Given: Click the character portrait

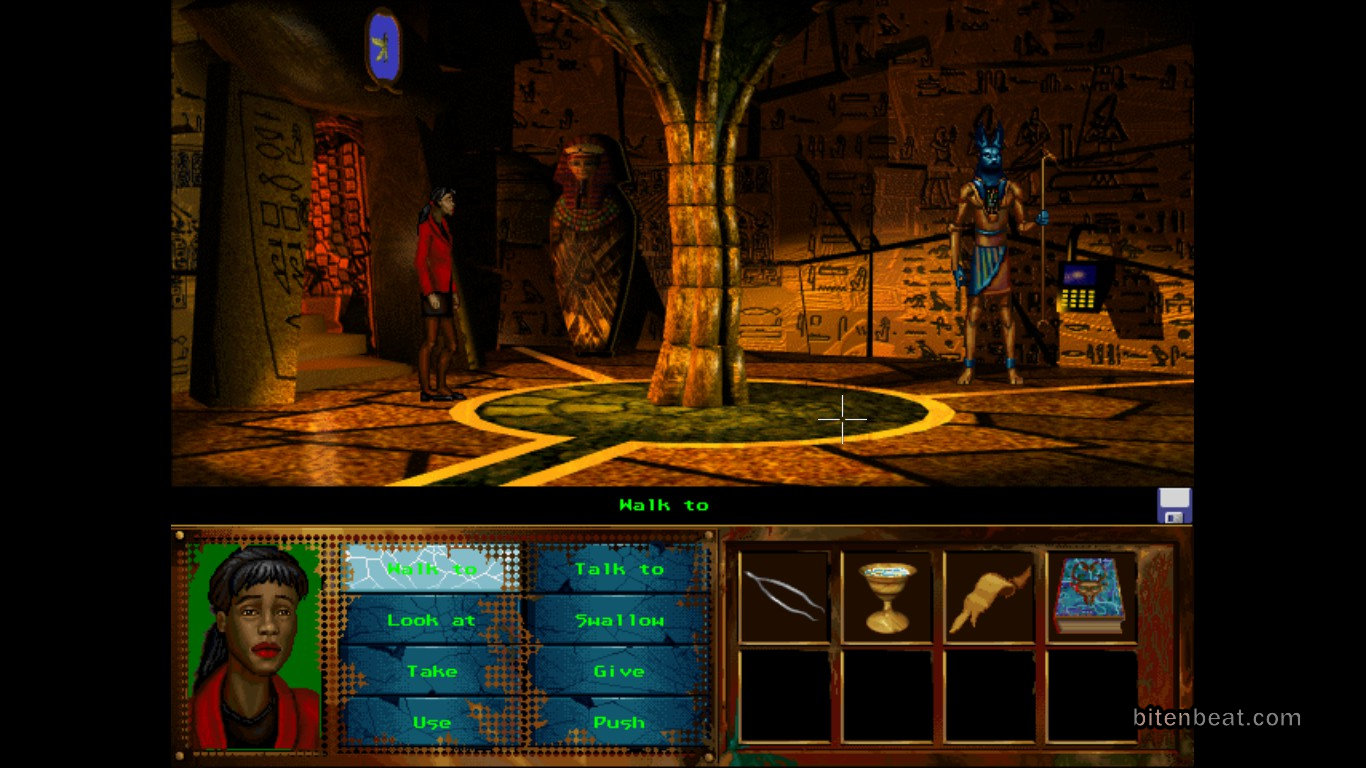Looking at the screenshot, I should point(255,647).
